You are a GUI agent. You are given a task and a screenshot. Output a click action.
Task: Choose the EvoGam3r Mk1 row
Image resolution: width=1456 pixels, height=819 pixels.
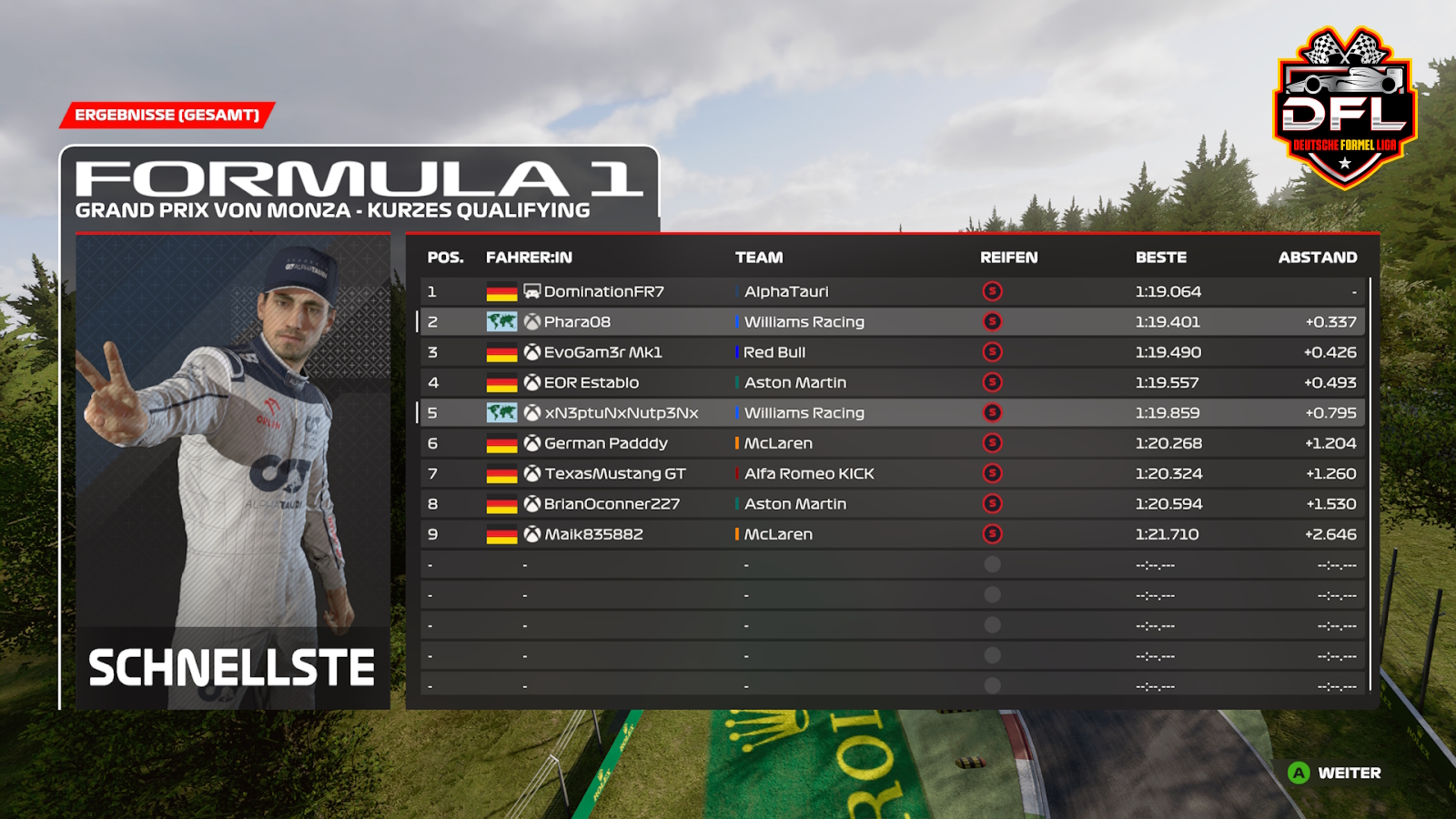(602, 352)
